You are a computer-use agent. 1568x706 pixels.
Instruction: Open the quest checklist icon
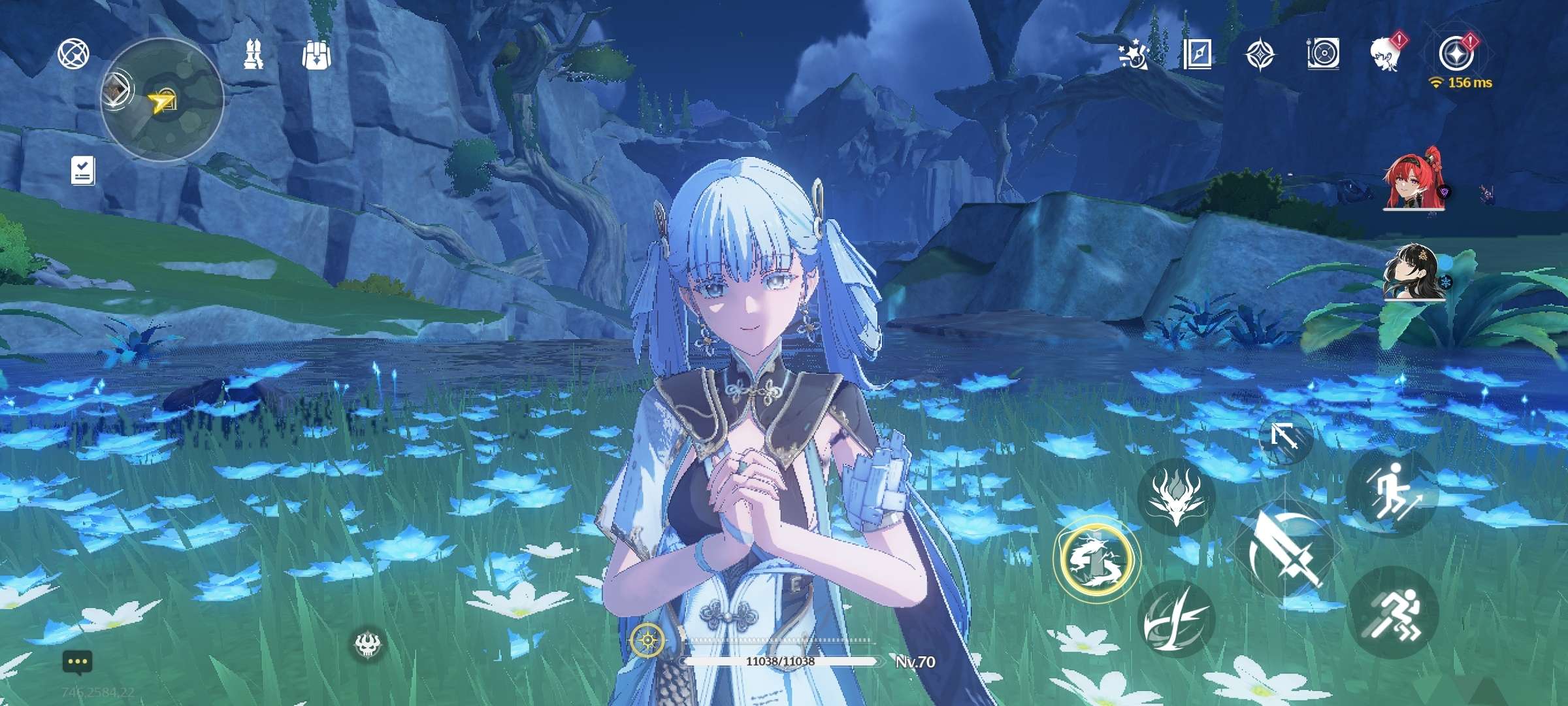pyautogui.click(x=83, y=171)
